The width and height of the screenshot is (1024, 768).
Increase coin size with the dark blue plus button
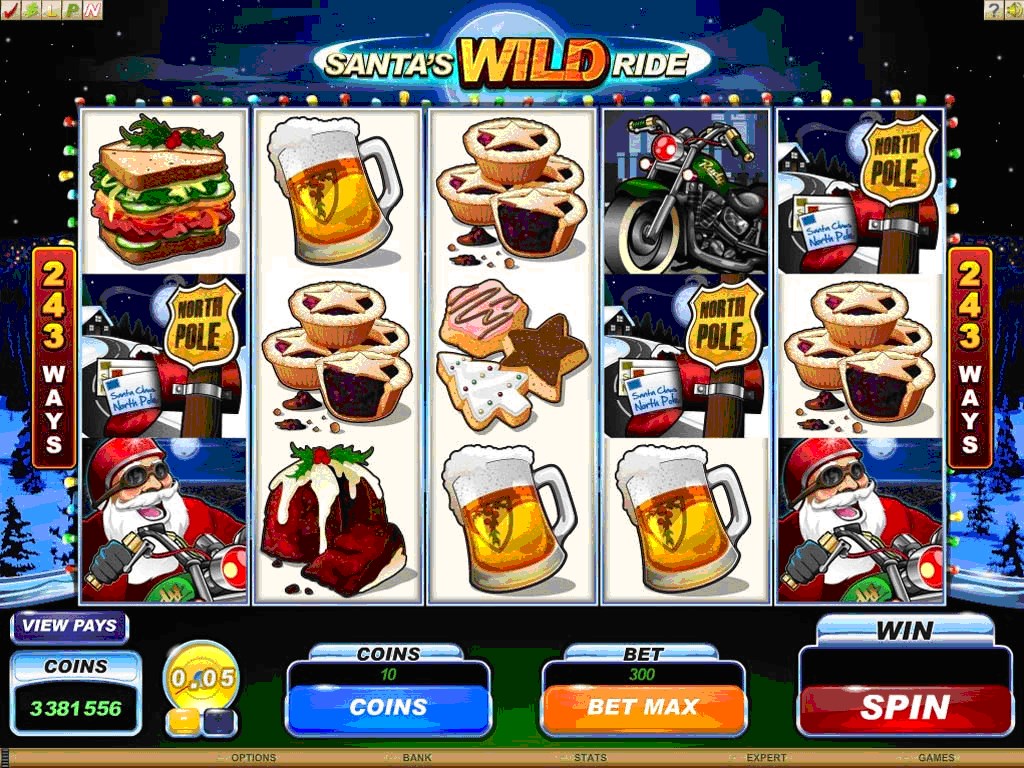[x=219, y=719]
